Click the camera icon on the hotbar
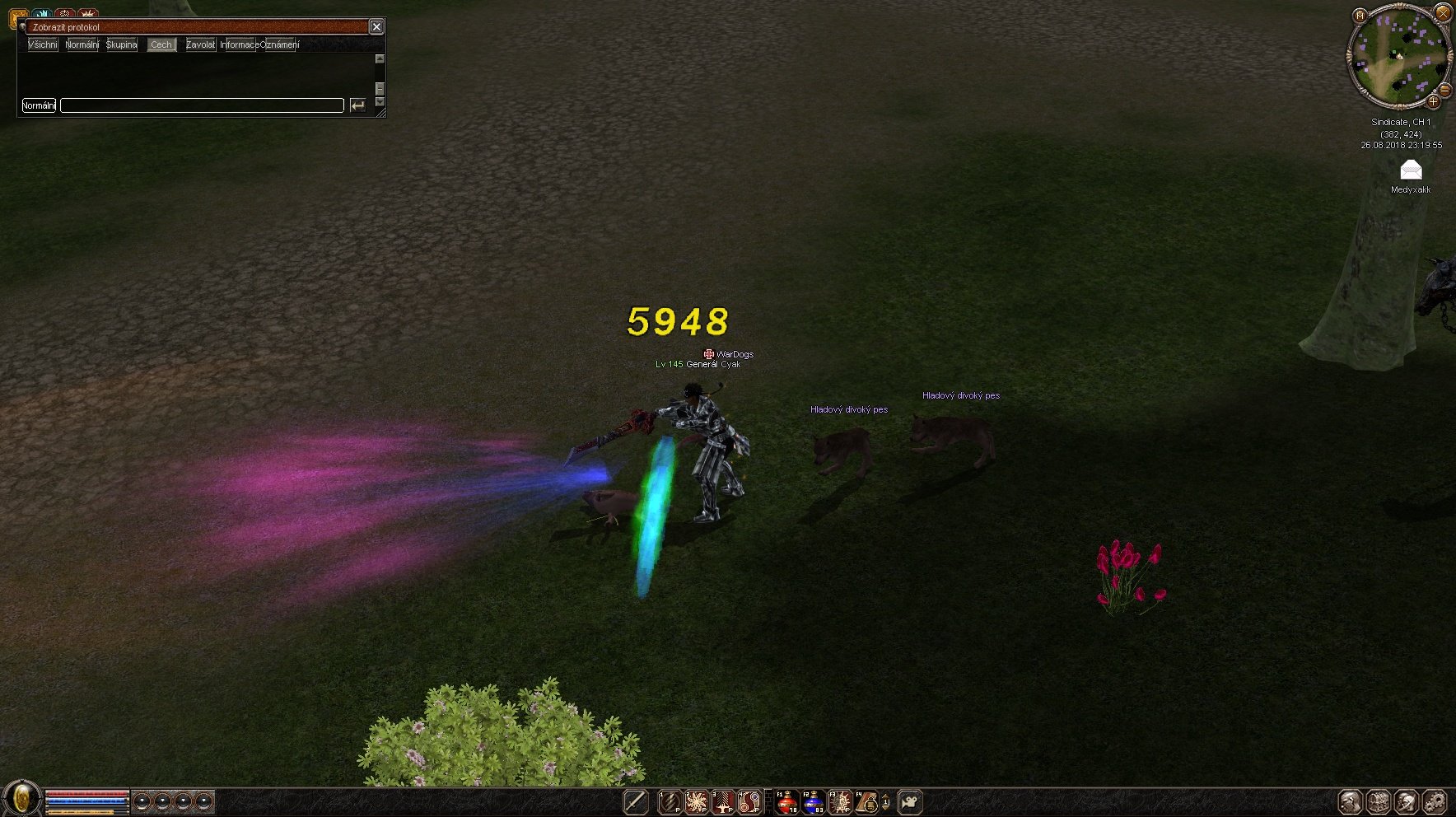 [x=910, y=801]
